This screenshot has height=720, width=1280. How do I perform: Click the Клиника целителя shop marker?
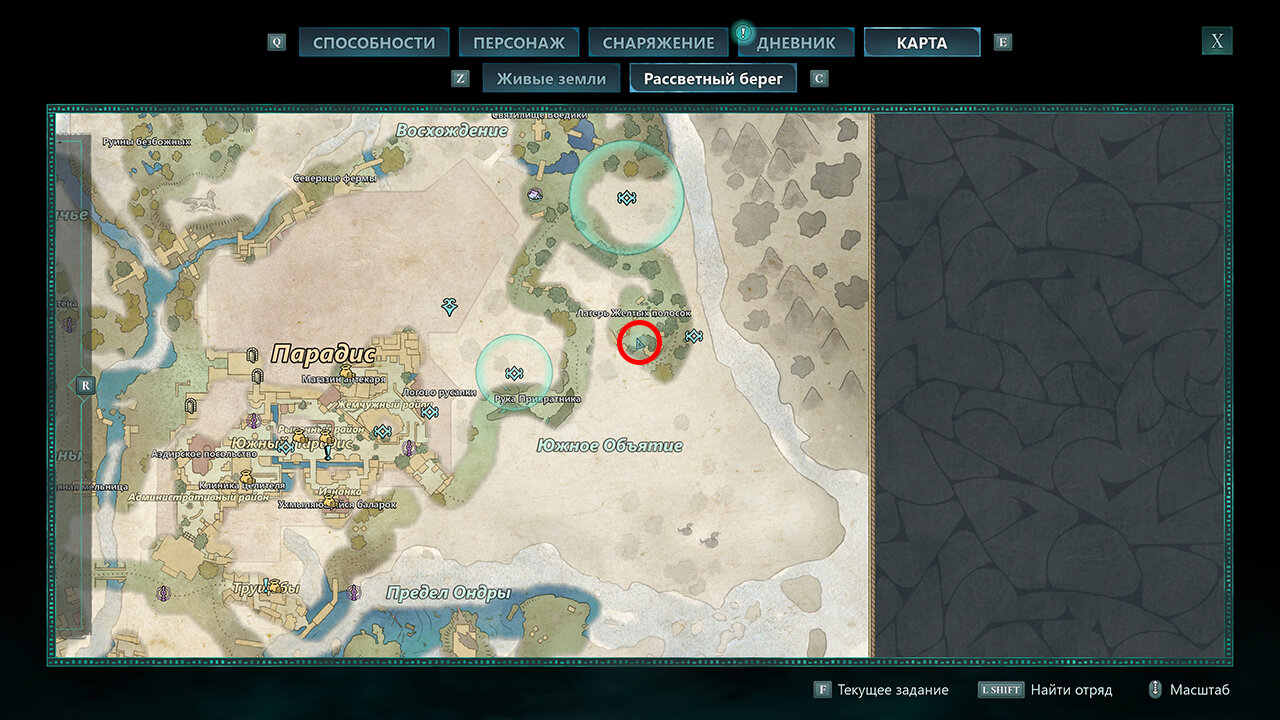pos(245,474)
